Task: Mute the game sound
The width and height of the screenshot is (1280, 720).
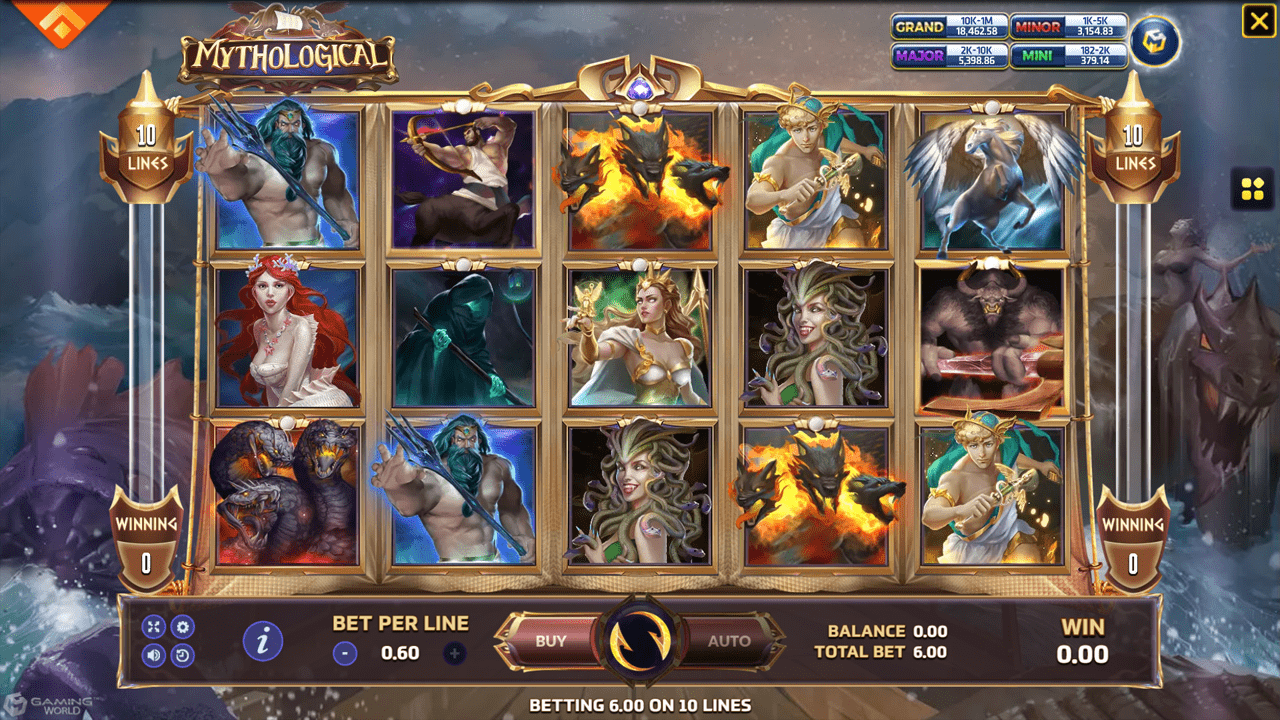Action: click(x=153, y=656)
